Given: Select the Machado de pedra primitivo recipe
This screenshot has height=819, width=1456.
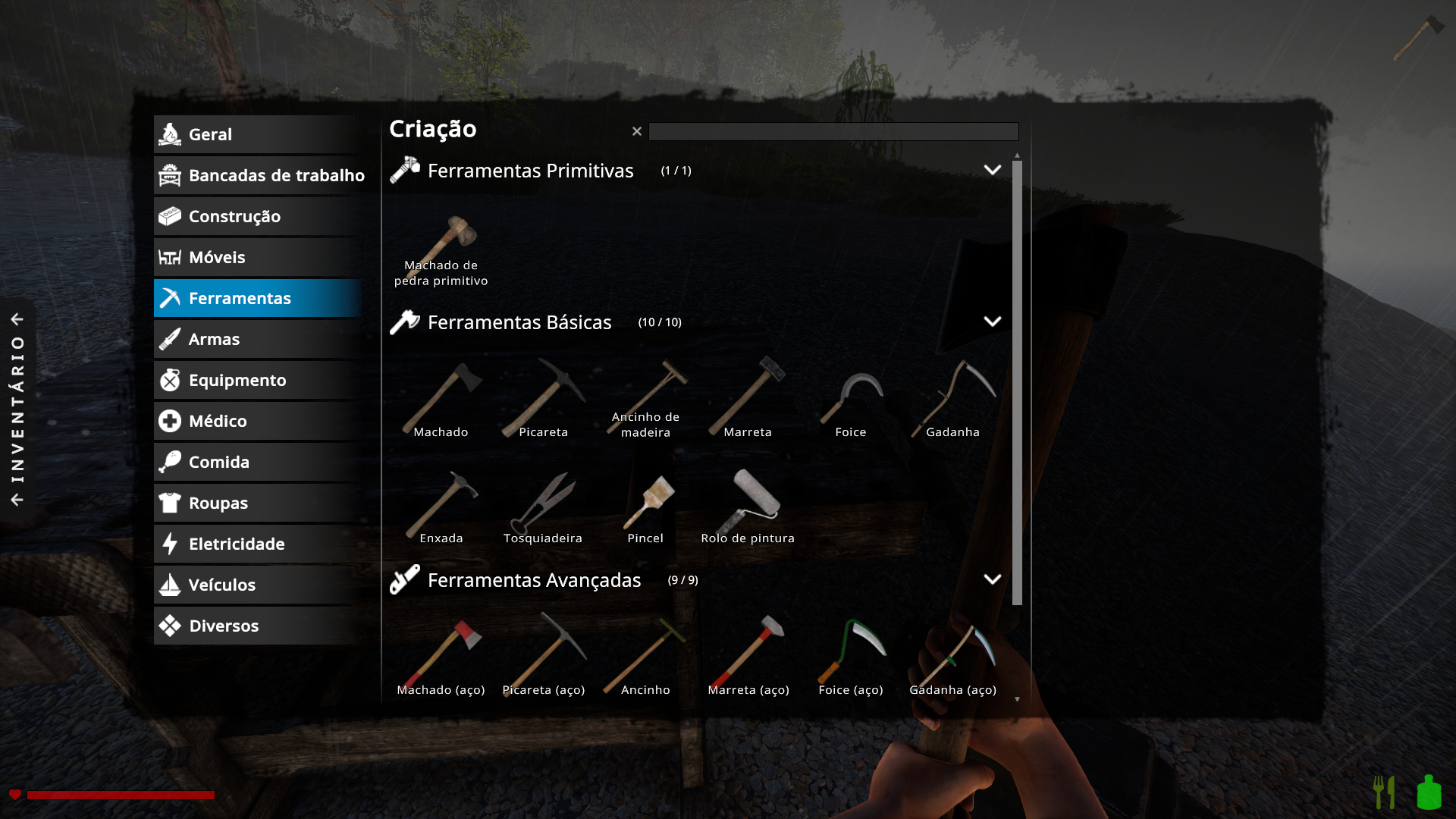Looking at the screenshot, I should click(441, 250).
